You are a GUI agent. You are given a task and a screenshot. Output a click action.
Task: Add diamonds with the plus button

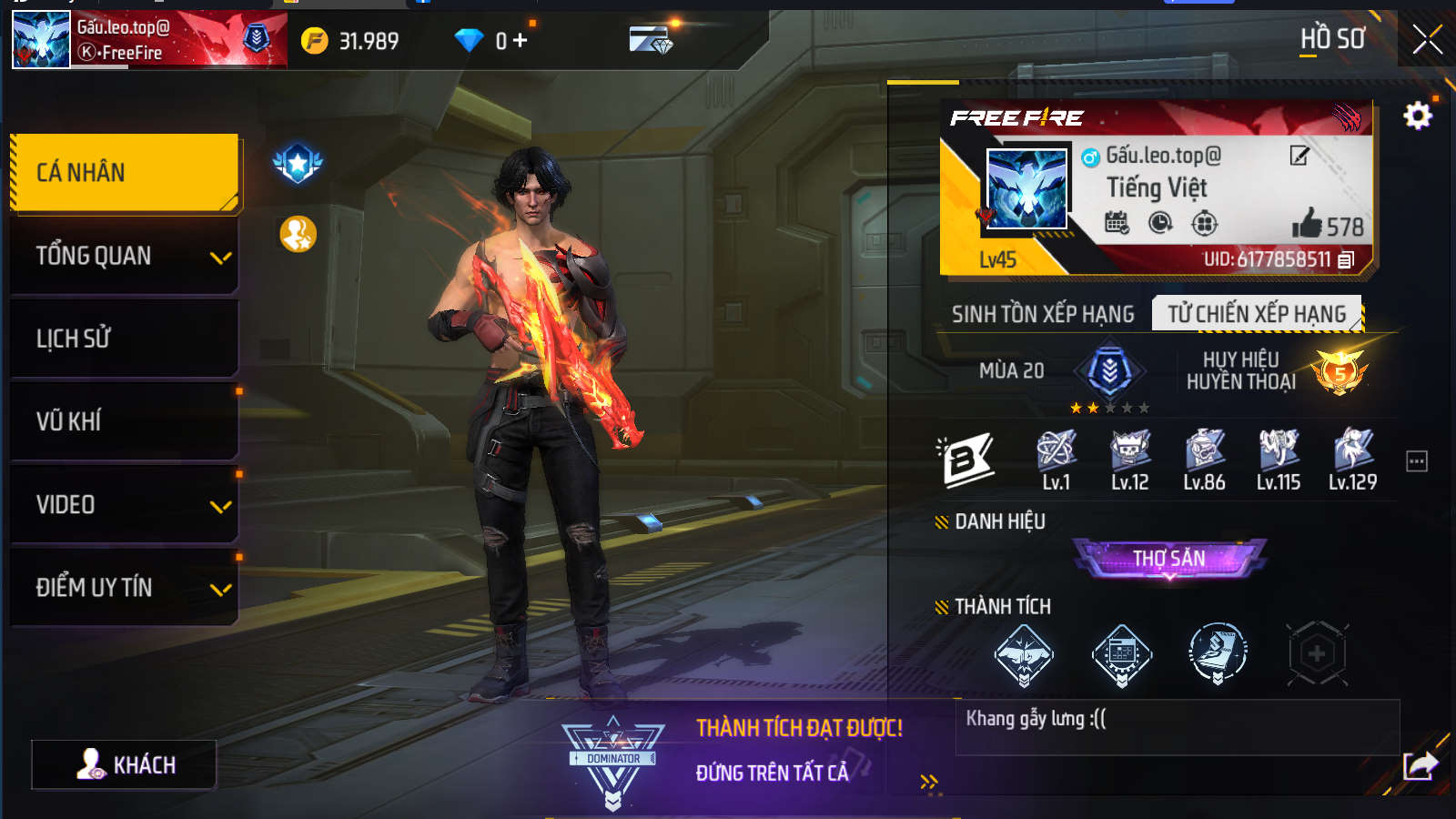pyautogui.click(x=520, y=40)
